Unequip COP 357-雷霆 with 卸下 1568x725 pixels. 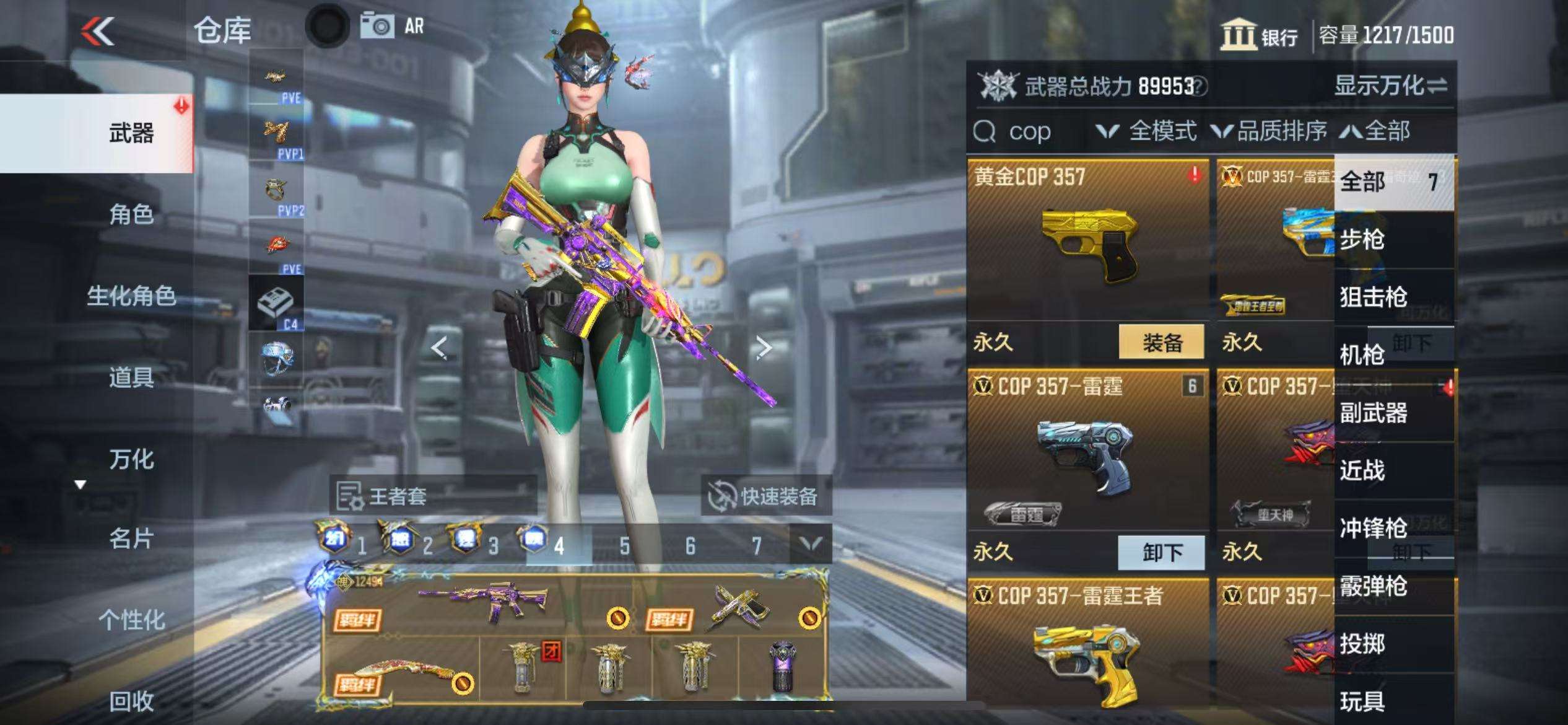pos(1162,552)
